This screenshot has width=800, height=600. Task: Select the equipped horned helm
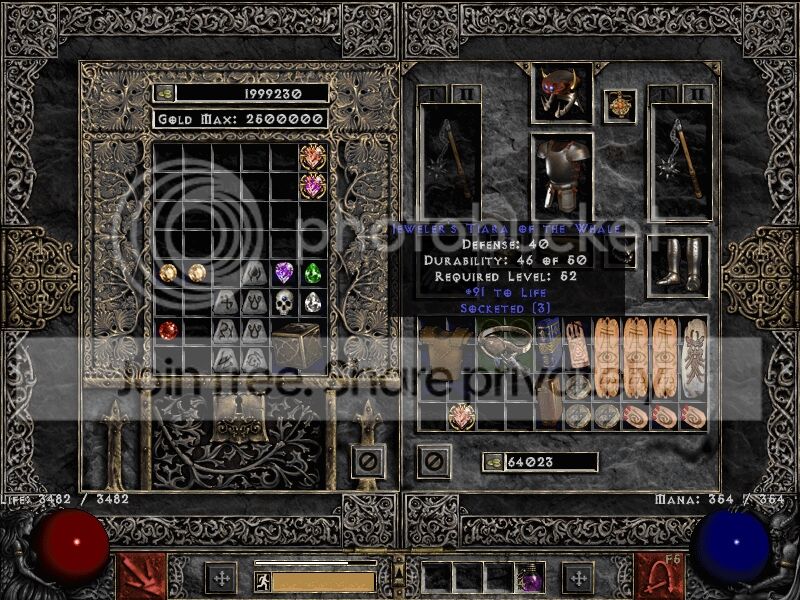(561, 92)
